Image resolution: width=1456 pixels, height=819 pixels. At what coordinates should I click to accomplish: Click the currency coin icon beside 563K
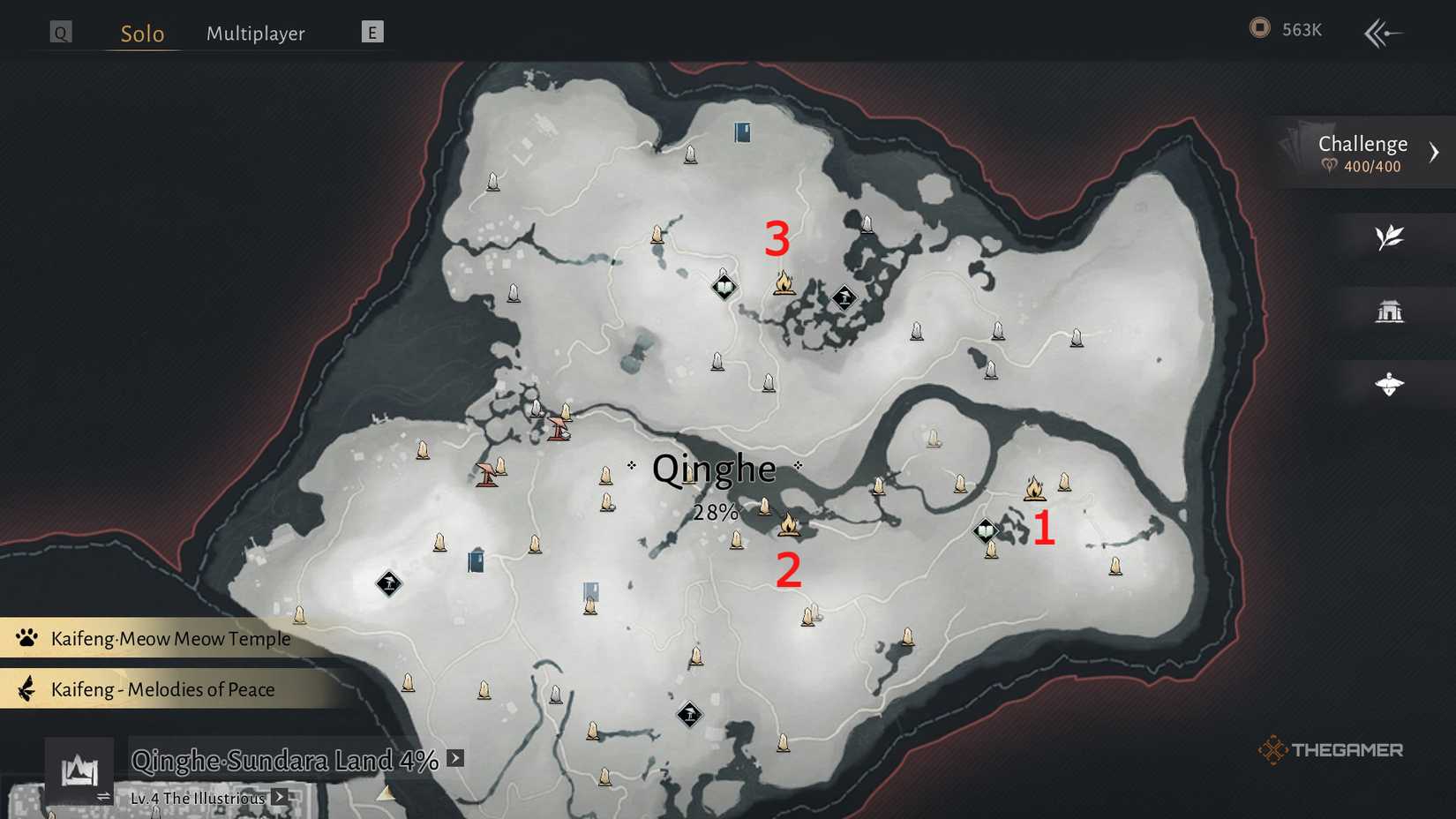[x=1259, y=27]
